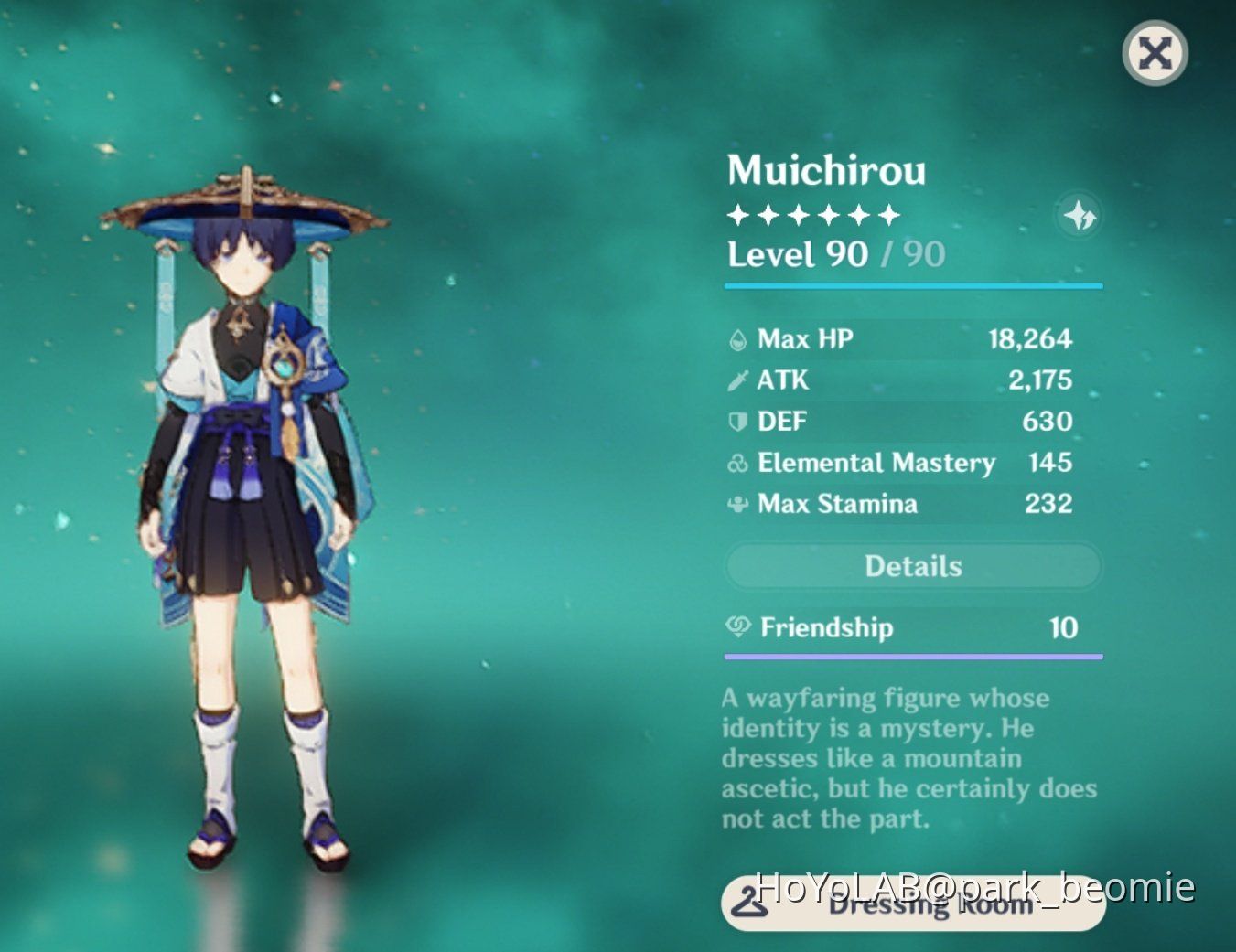Click the first star in the rarity row
Viewport: 1236px width, 952px height.
pos(737,214)
